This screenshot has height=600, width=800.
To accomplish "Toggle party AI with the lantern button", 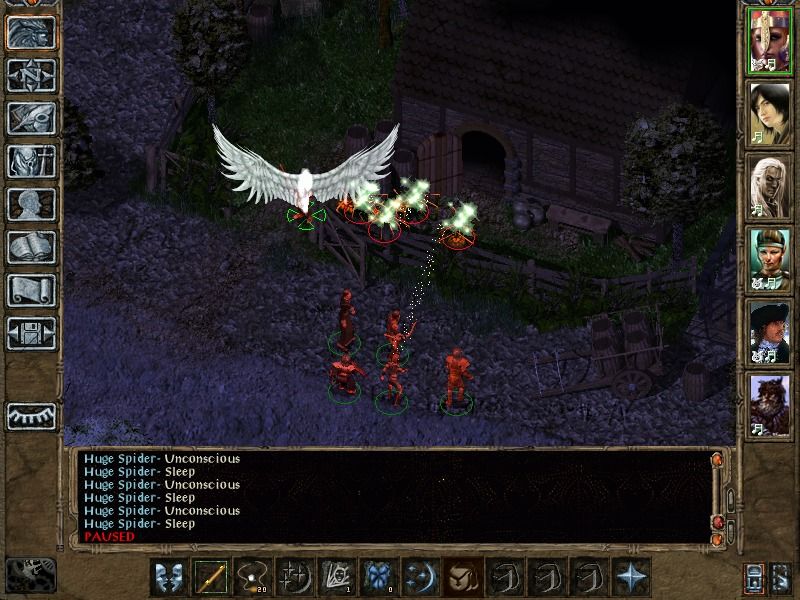I will tap(755, 578).
